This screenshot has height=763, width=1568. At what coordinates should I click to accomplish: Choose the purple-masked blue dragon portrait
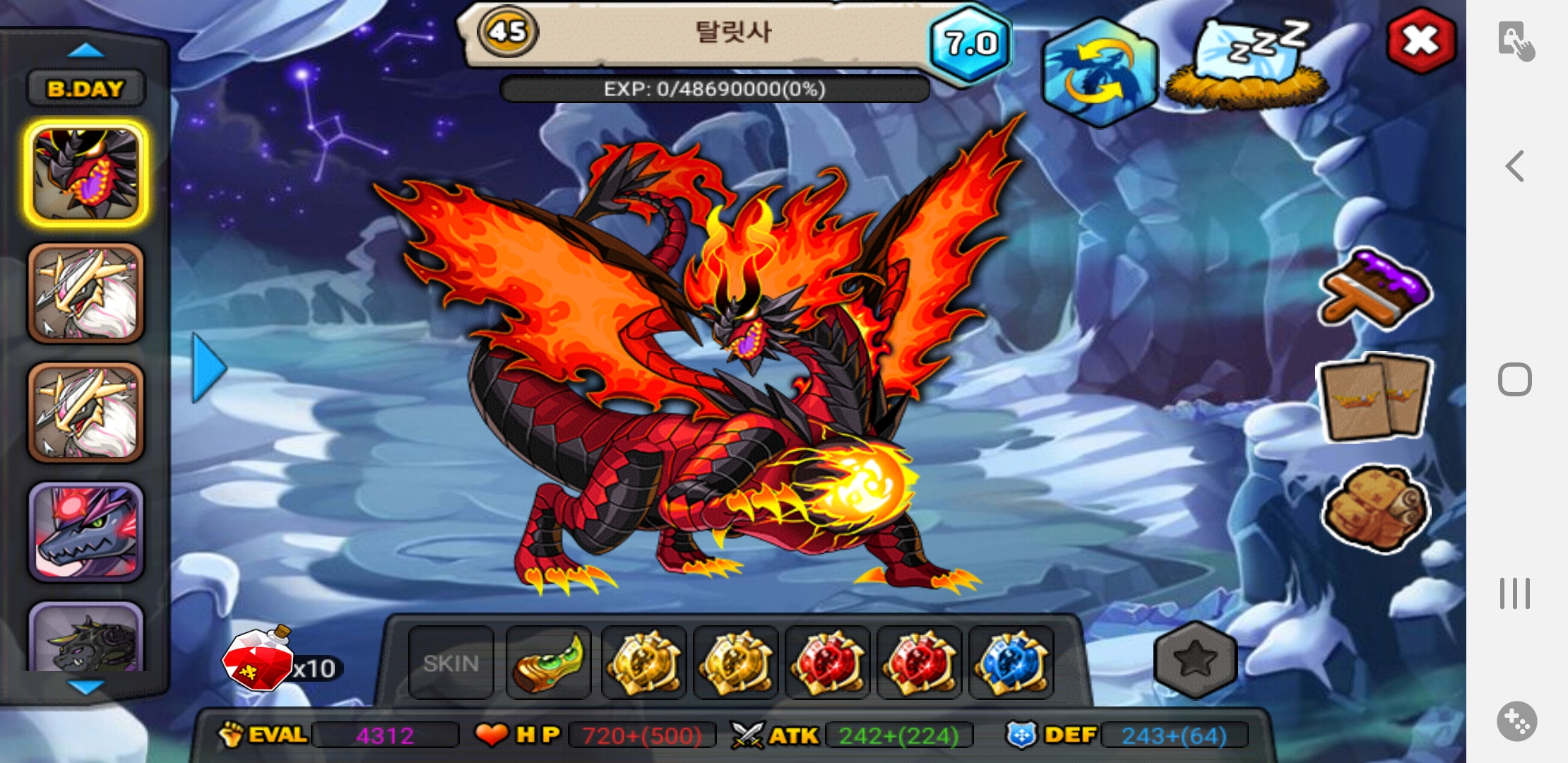(x=85, y=532)
